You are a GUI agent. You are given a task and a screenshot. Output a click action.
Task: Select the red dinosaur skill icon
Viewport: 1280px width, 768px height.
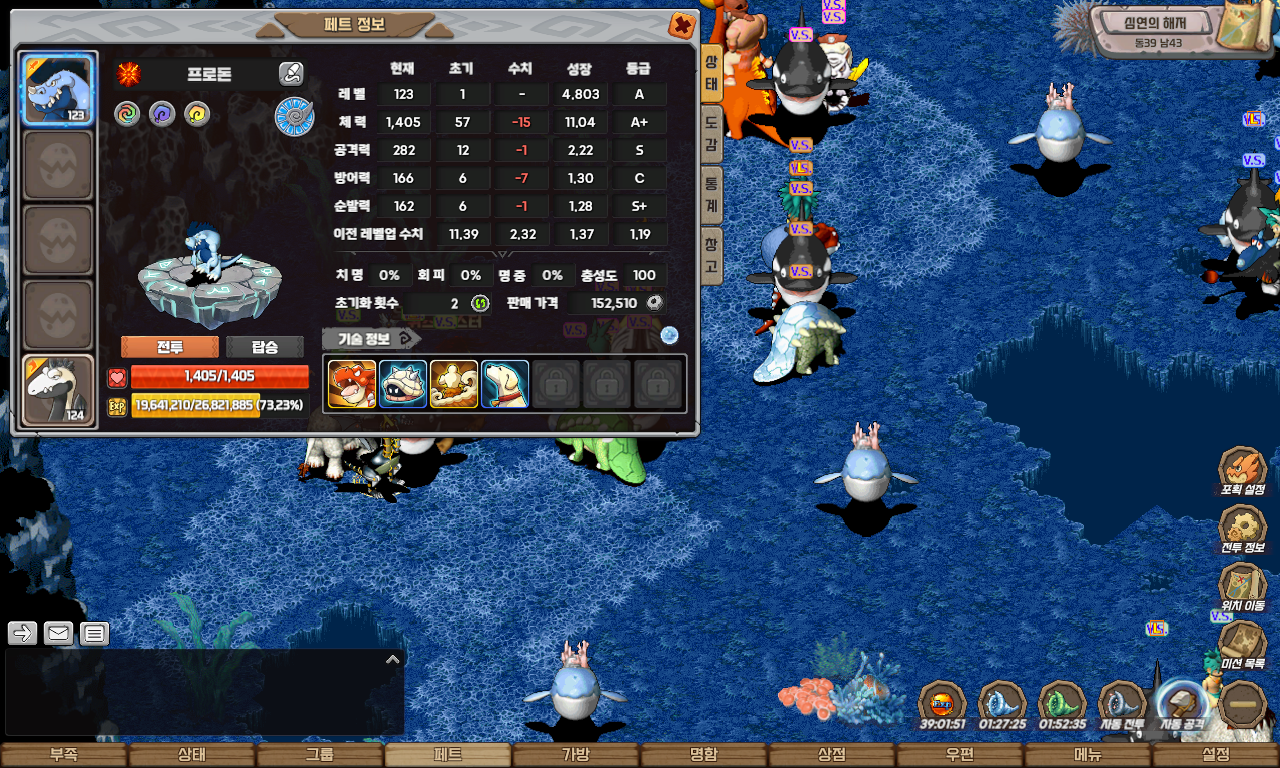(352, 384)
